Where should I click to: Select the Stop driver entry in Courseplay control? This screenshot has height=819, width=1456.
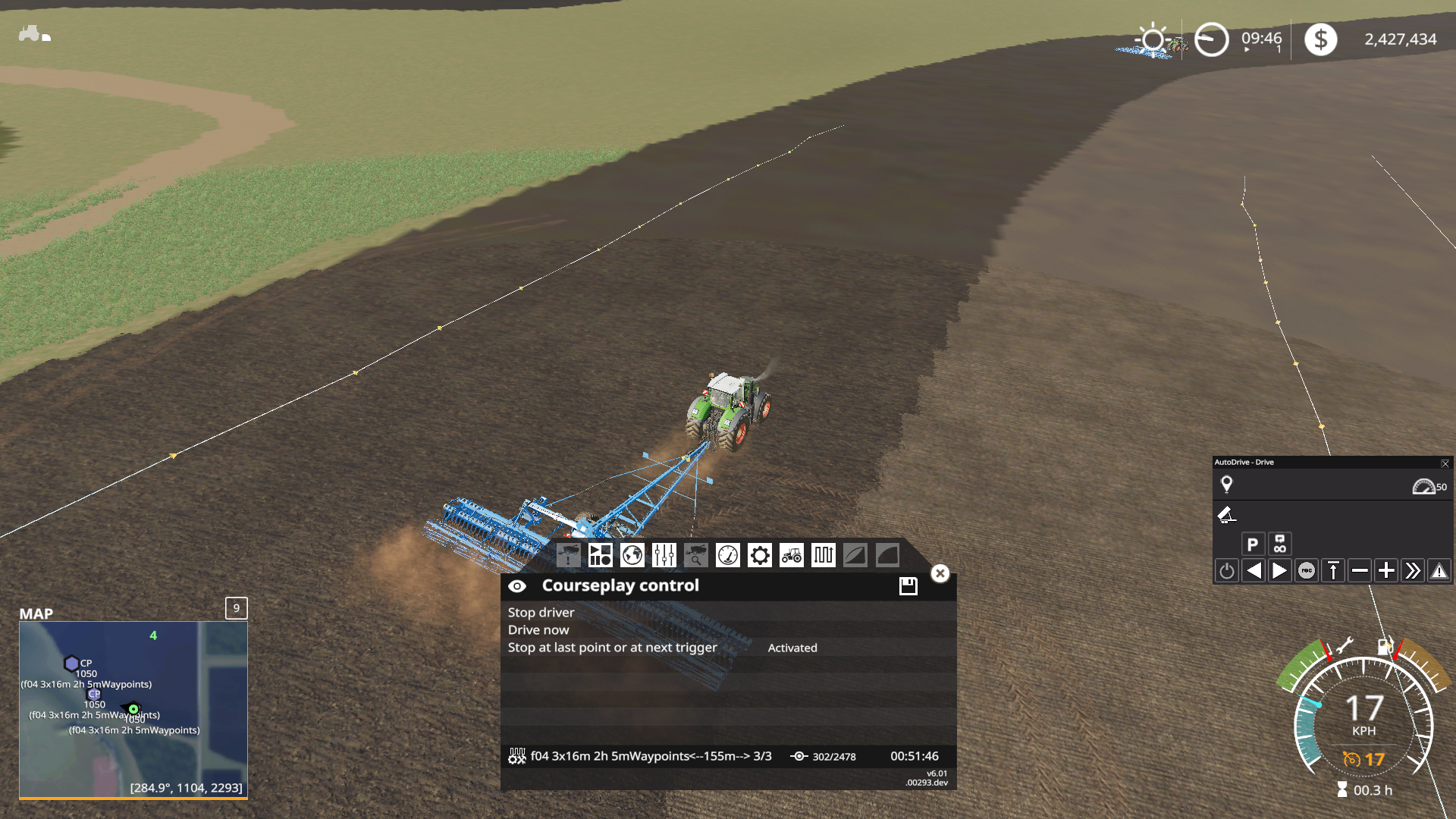[x=540, y=612]
